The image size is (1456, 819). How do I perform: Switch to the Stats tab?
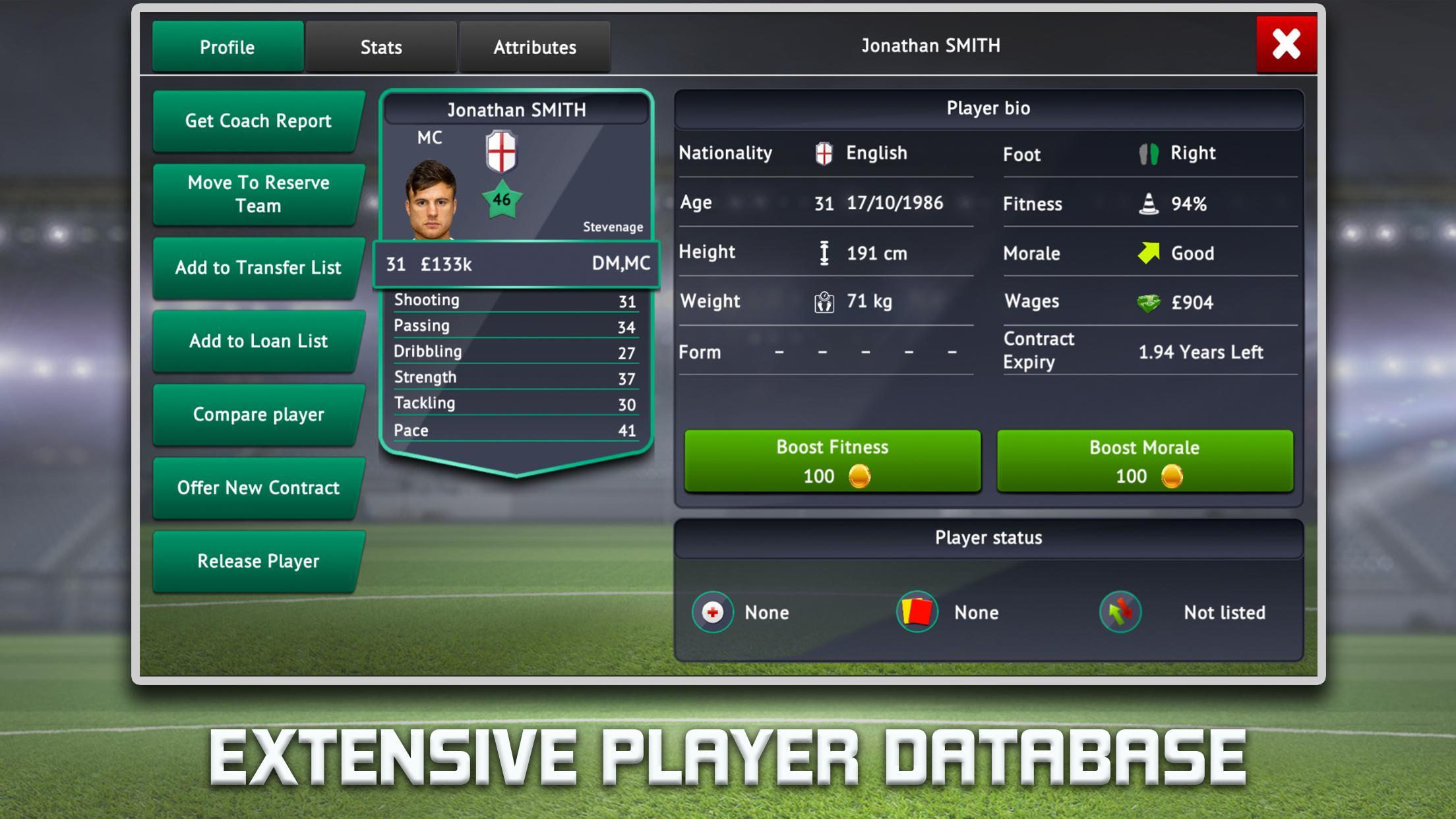click(x=380, y=46)
